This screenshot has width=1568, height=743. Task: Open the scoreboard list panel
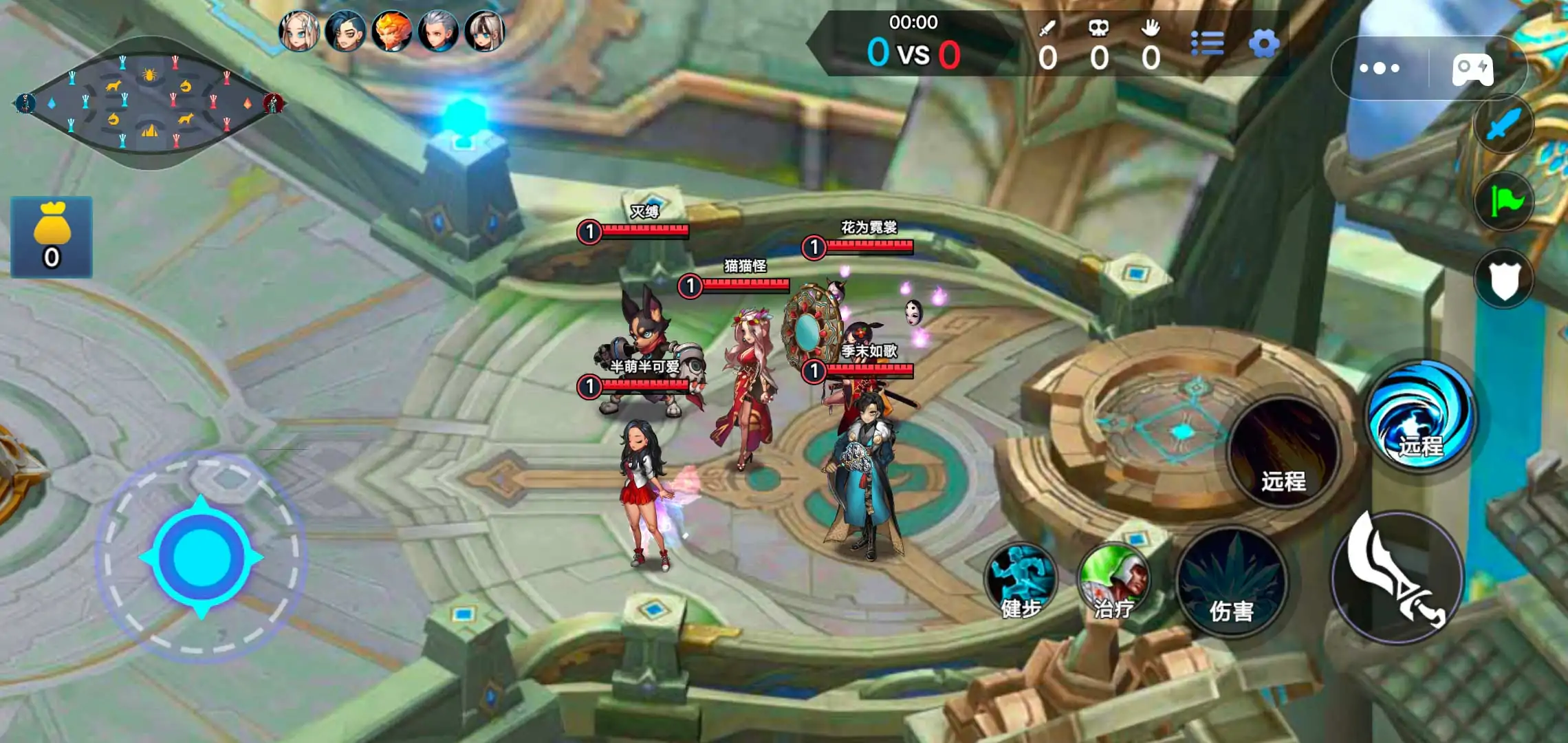(1208, 44)
